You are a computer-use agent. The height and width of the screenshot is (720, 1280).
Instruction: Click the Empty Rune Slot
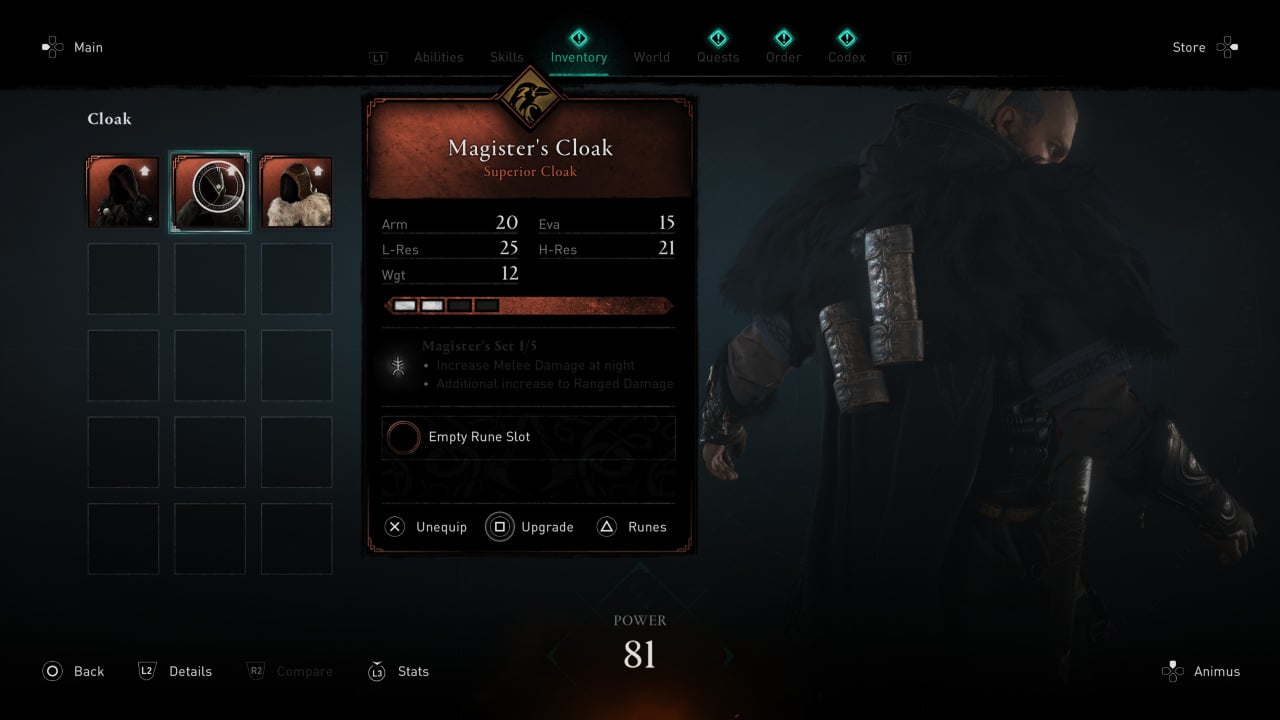(x=528, y=438)
